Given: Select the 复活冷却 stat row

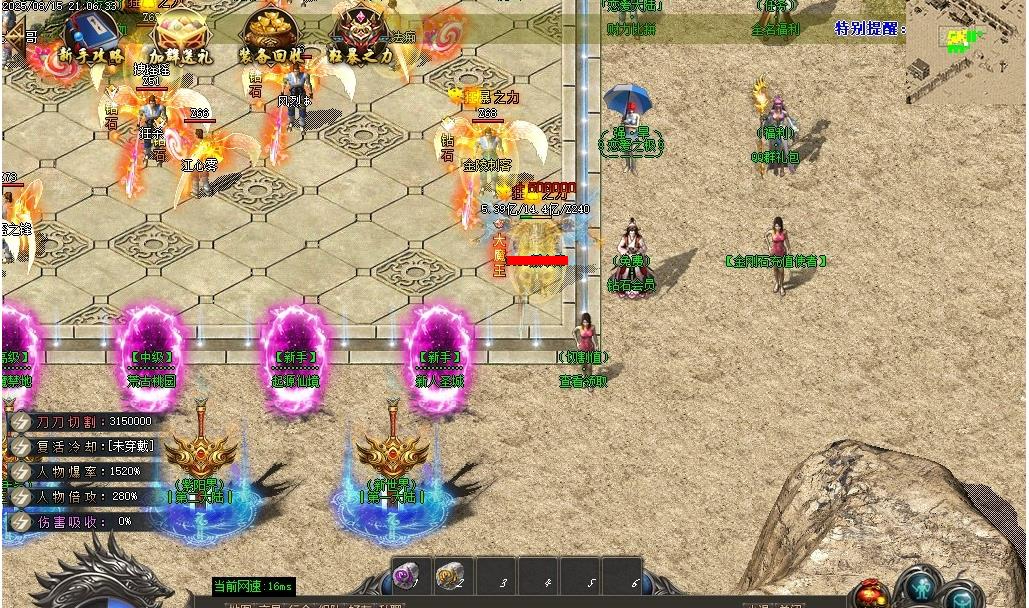Looking at the screenshot, I should point(85,446).
